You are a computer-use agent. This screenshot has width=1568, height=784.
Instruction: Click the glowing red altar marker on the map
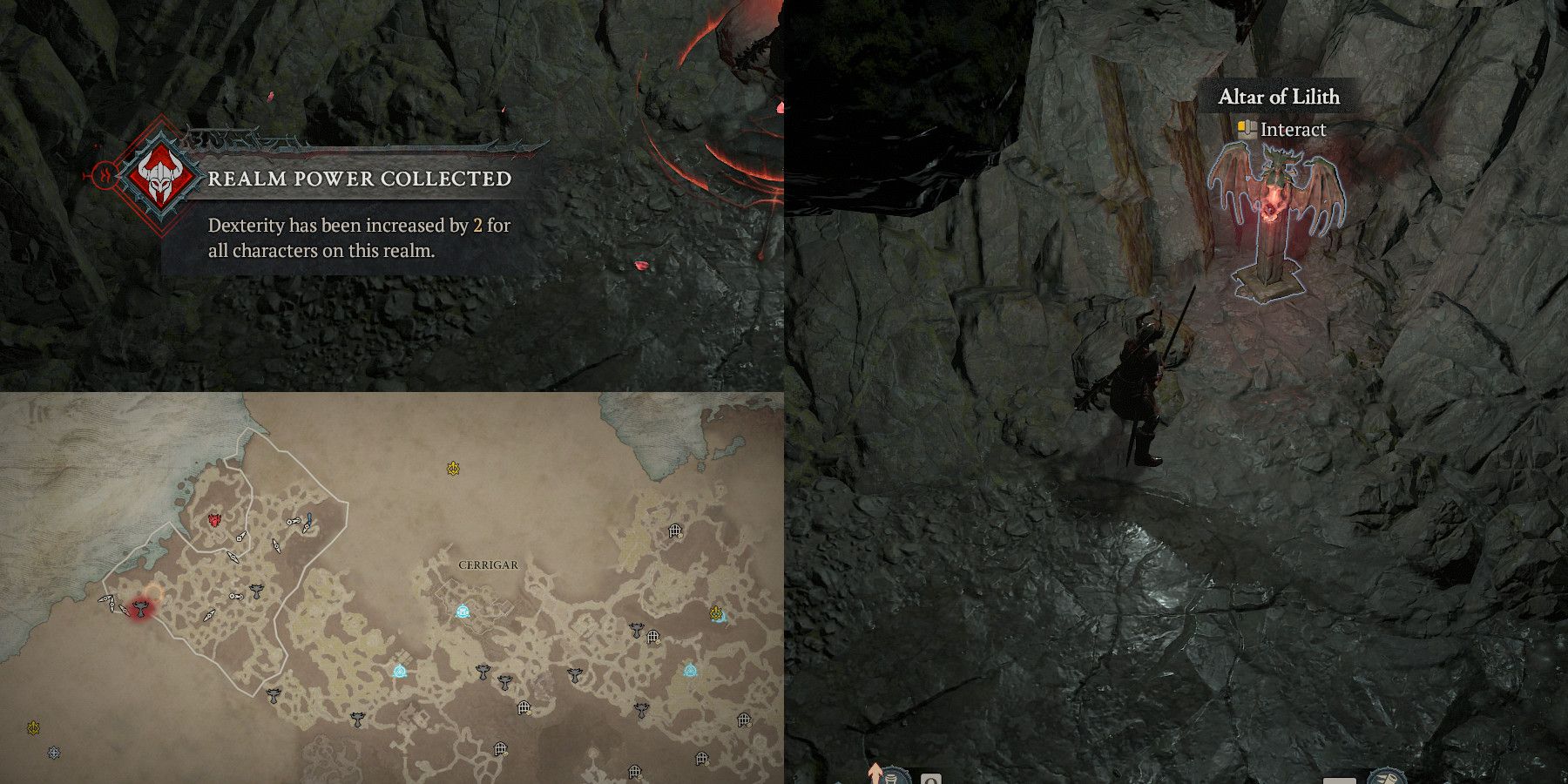pyautogui.click(x=142, y=608)
